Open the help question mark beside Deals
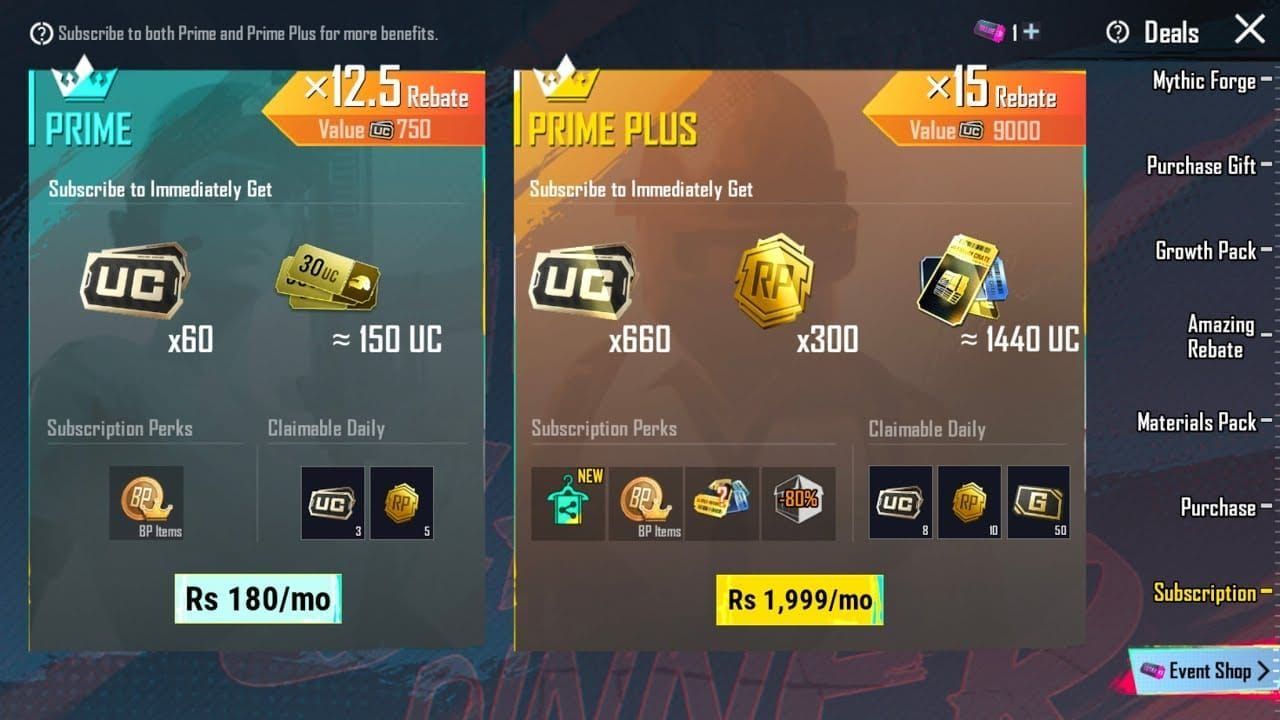 pyautogui.click(x=1117, y=31)
